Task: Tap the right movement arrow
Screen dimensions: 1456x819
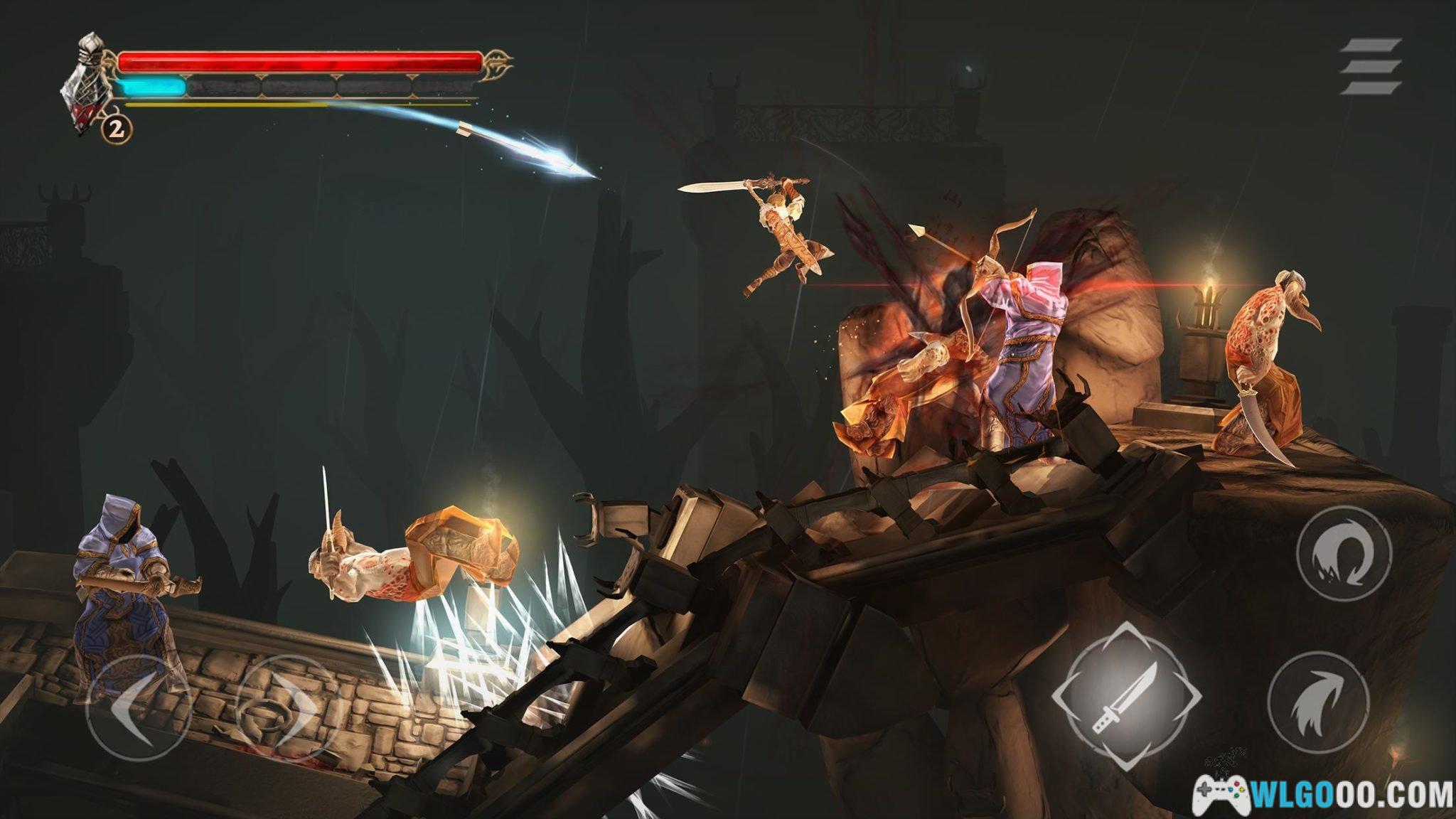Action: 288,709
